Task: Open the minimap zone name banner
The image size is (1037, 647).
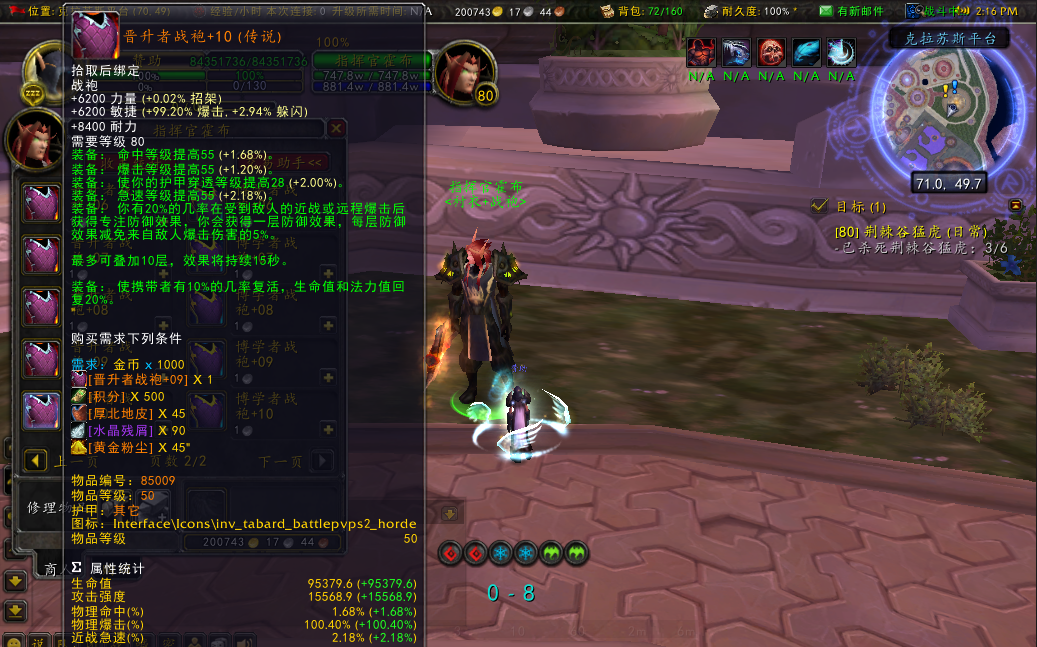Action: tap(947, 39)
